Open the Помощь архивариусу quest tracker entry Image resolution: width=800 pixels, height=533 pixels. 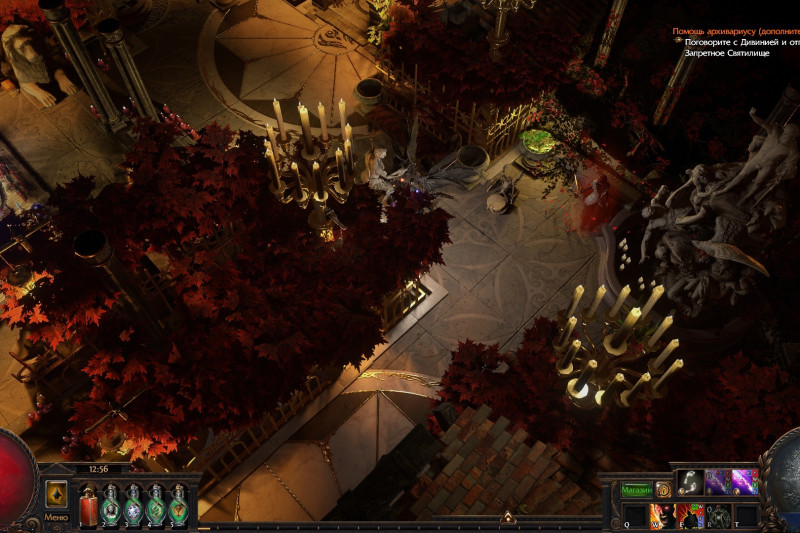[x=736, y=31]
